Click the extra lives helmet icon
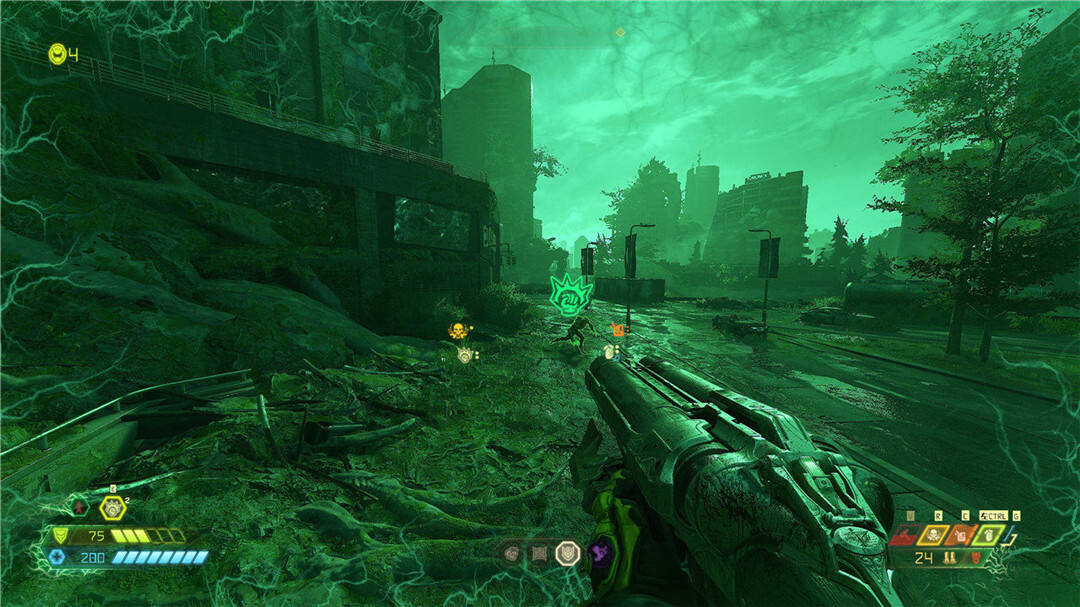 pyautogui.click(x=57, y=53)
